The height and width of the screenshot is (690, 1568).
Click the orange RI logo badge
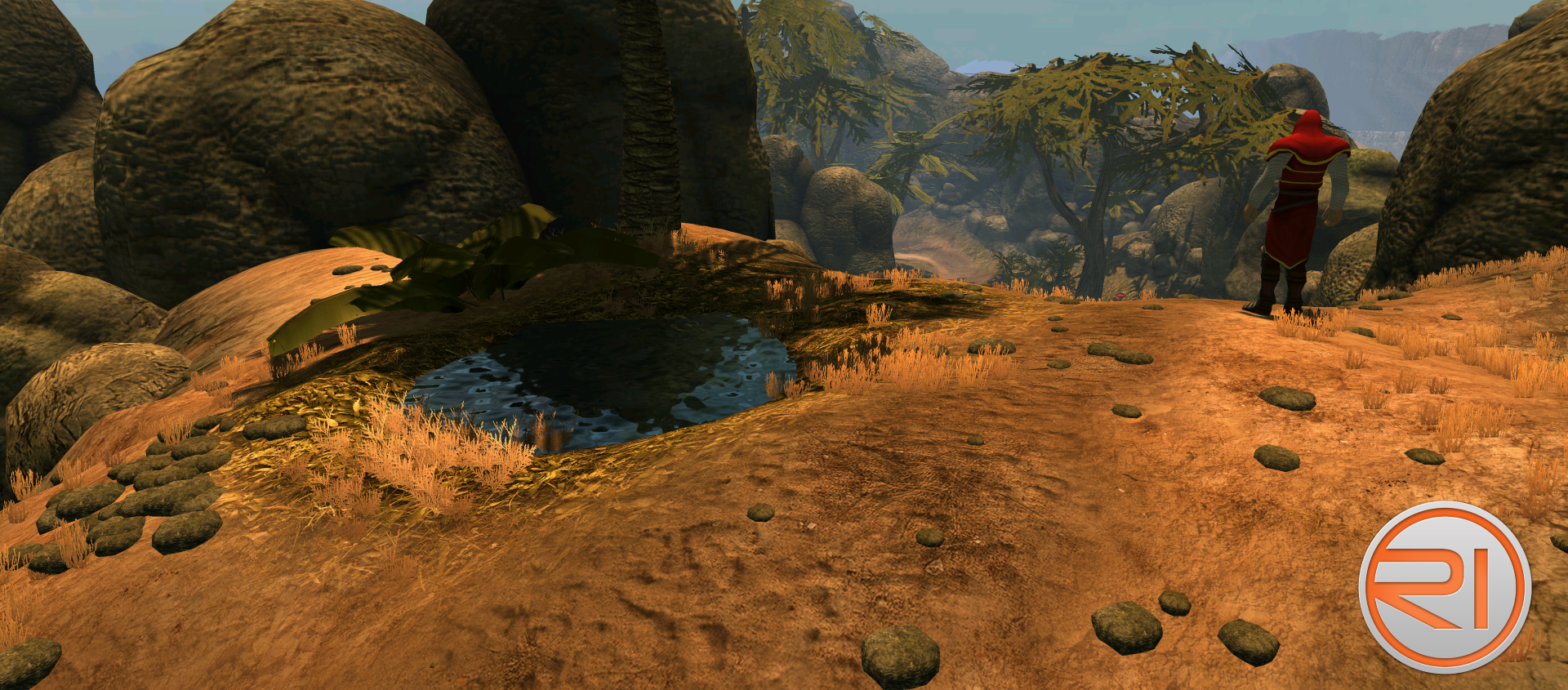1444,587
